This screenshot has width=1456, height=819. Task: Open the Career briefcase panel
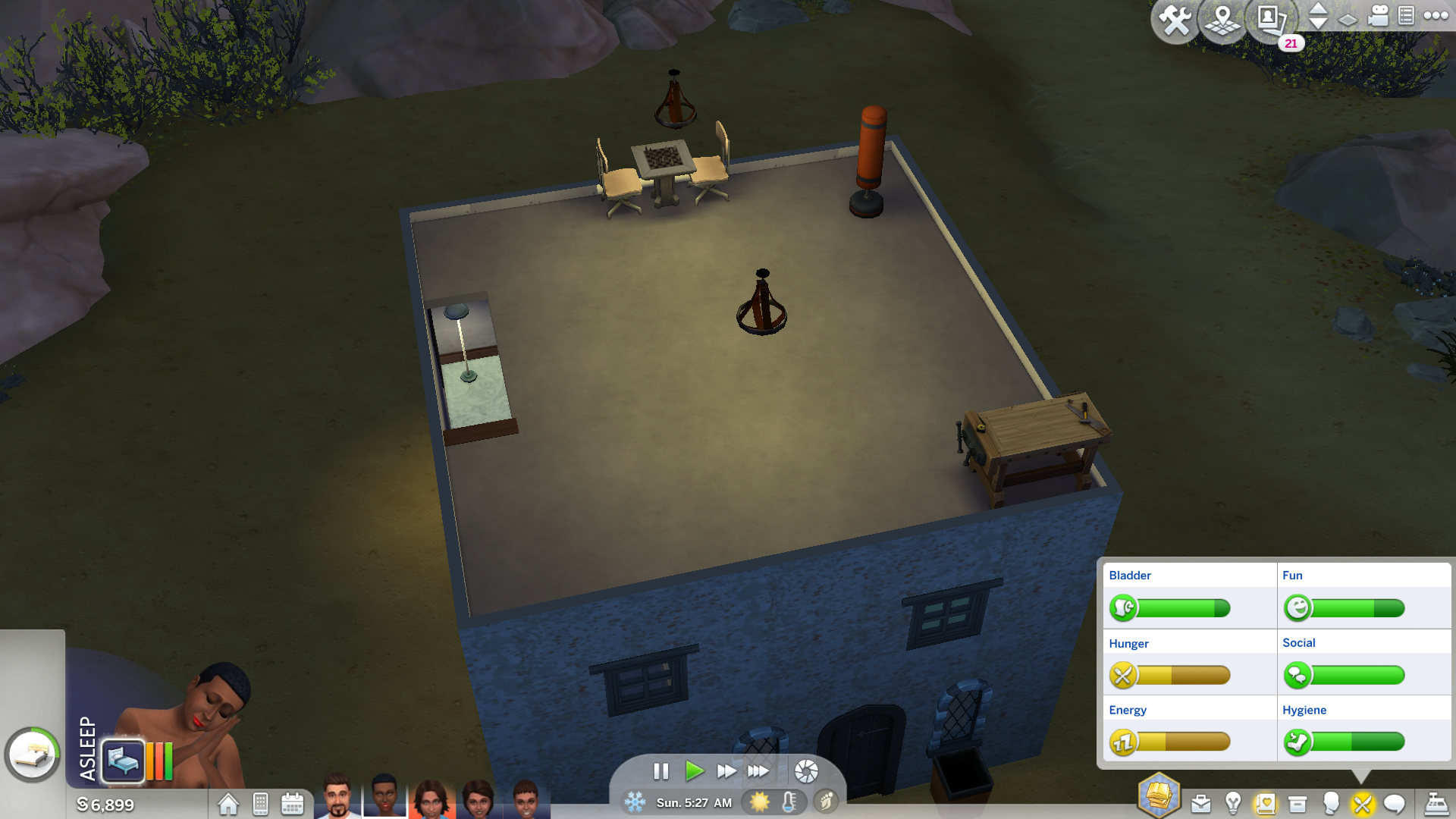point(1201,804)
